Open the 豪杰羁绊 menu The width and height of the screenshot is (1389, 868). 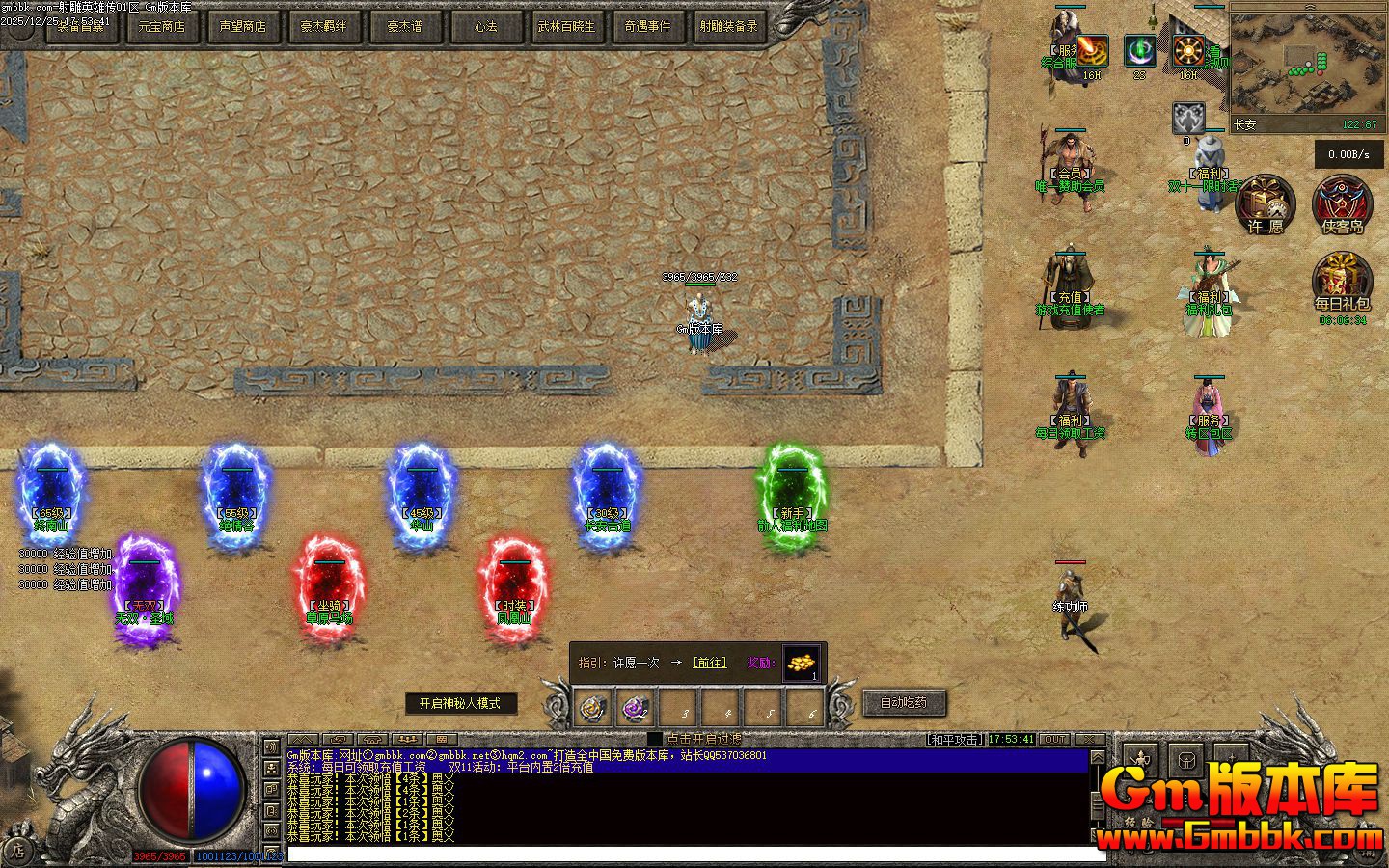pyautogui.click(x=324, y=27)
